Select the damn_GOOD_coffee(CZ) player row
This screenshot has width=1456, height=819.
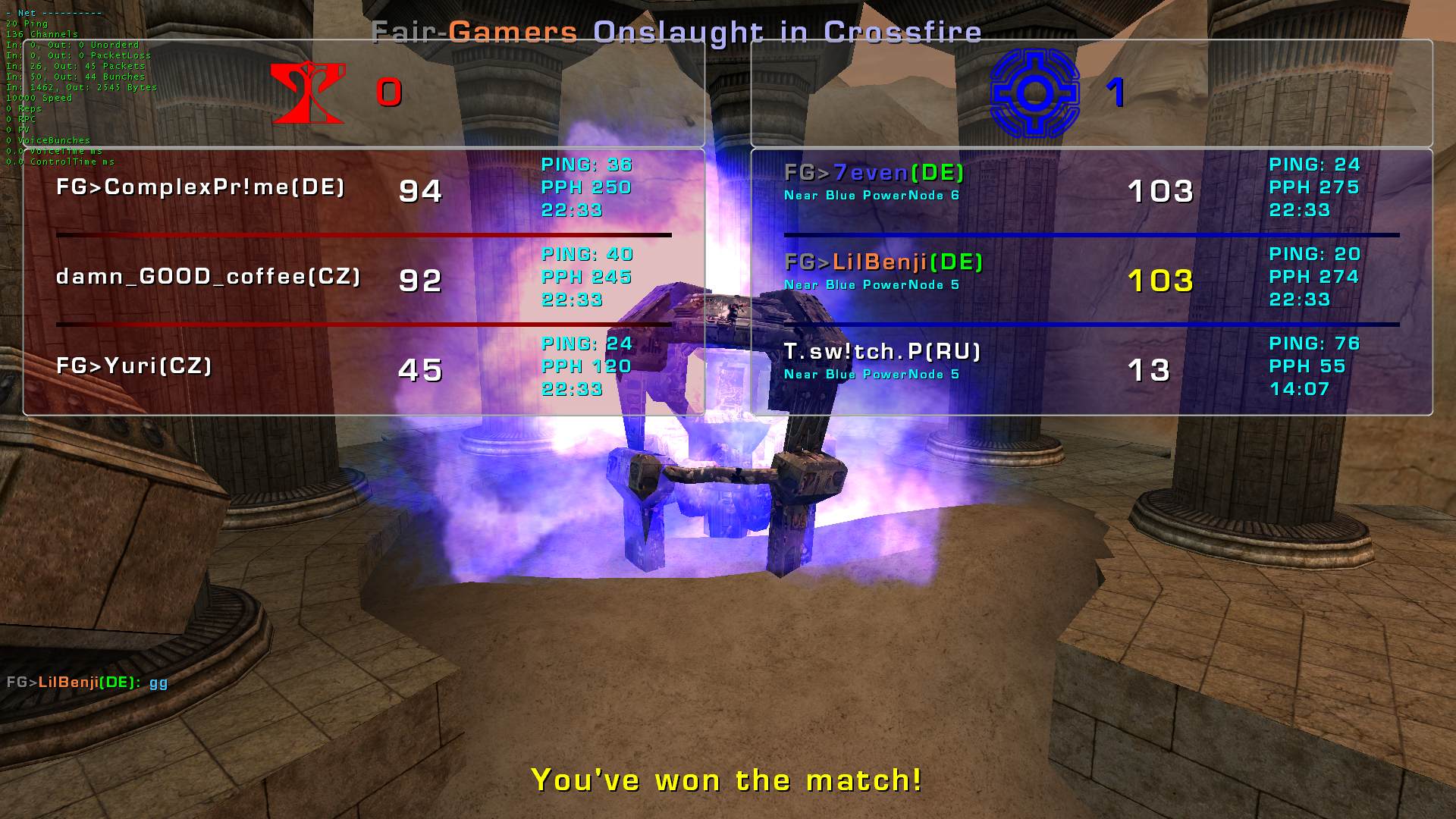click(209, 277)
